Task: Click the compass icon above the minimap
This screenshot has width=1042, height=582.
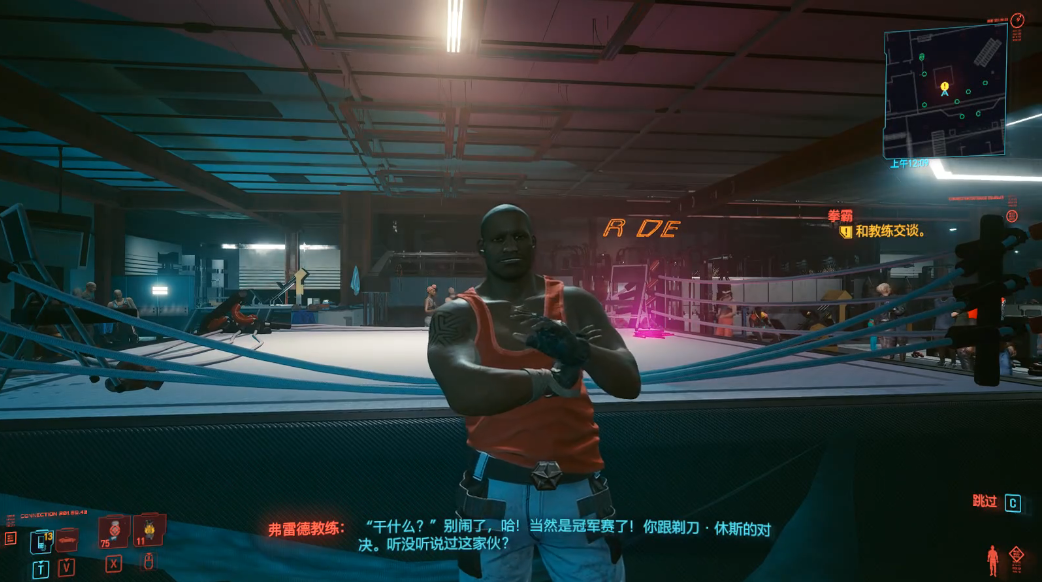Action: coord(1017,20)
